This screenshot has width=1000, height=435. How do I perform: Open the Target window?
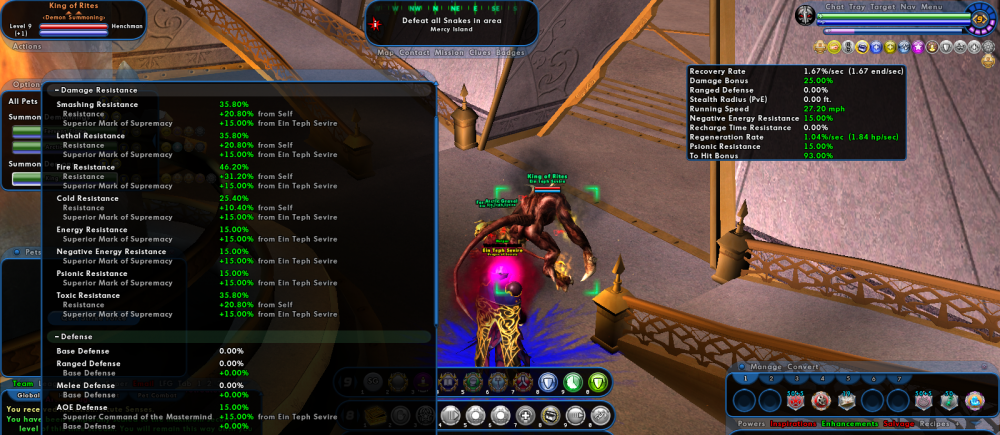point(885,7)
